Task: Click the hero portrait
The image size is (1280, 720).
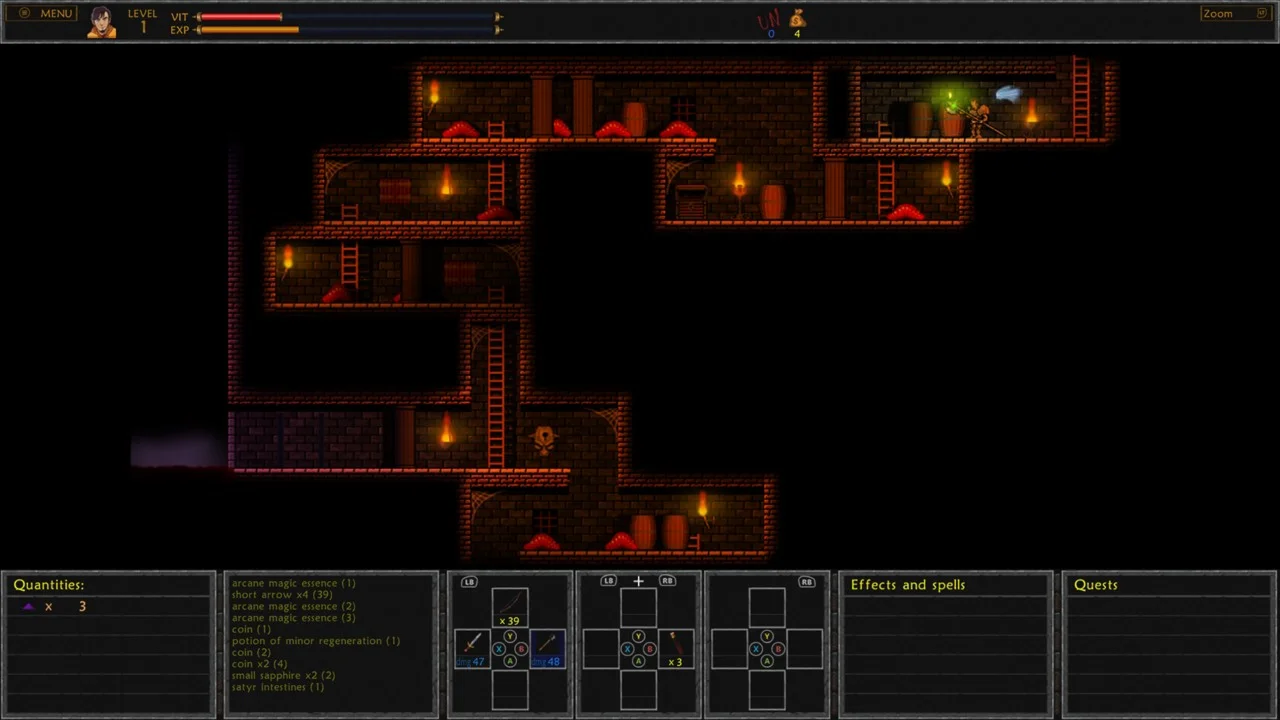Action: point(101,22)
